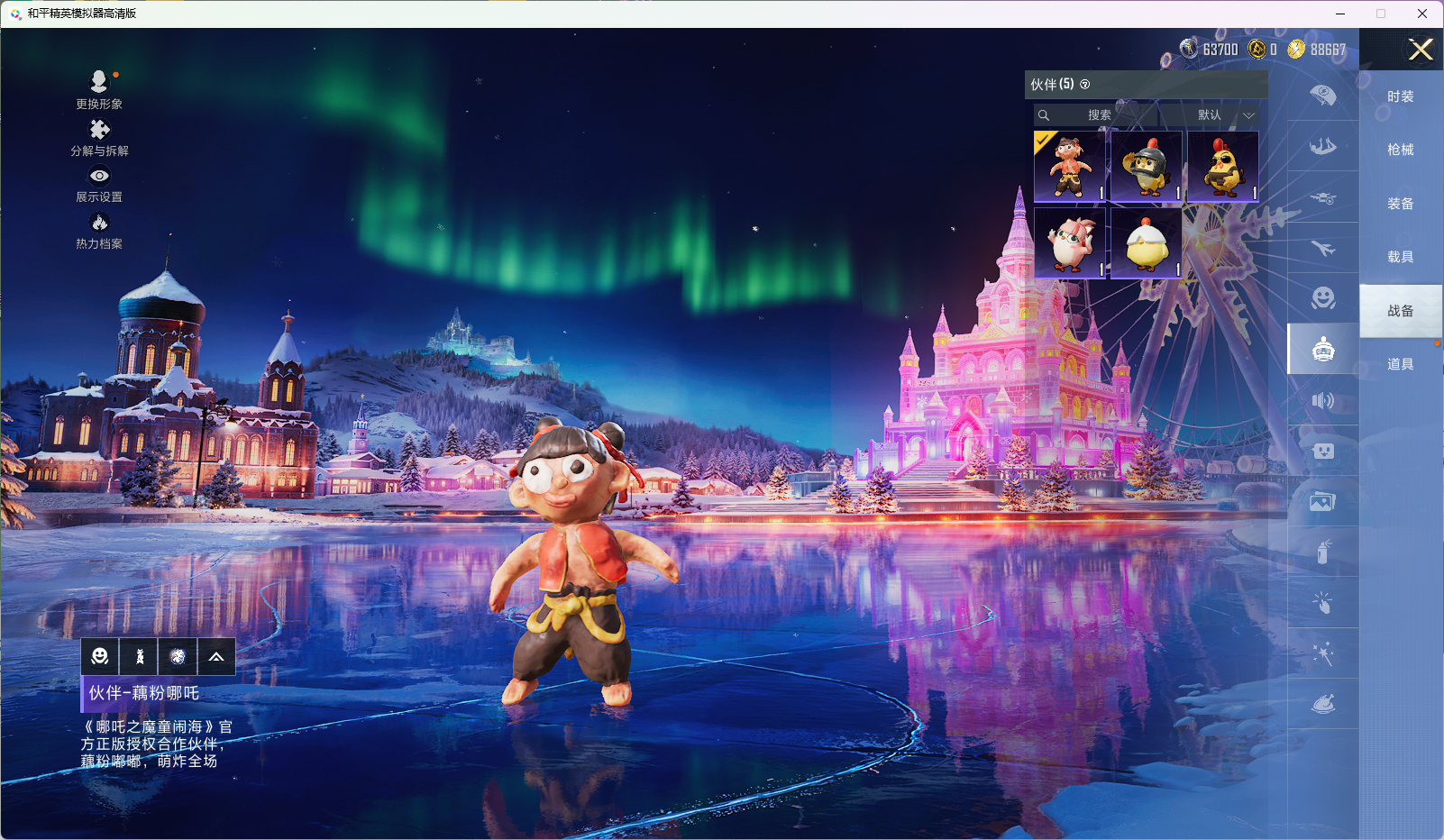Switch to the 时装 tab

pyautogui.click(x=1400, y=96)
